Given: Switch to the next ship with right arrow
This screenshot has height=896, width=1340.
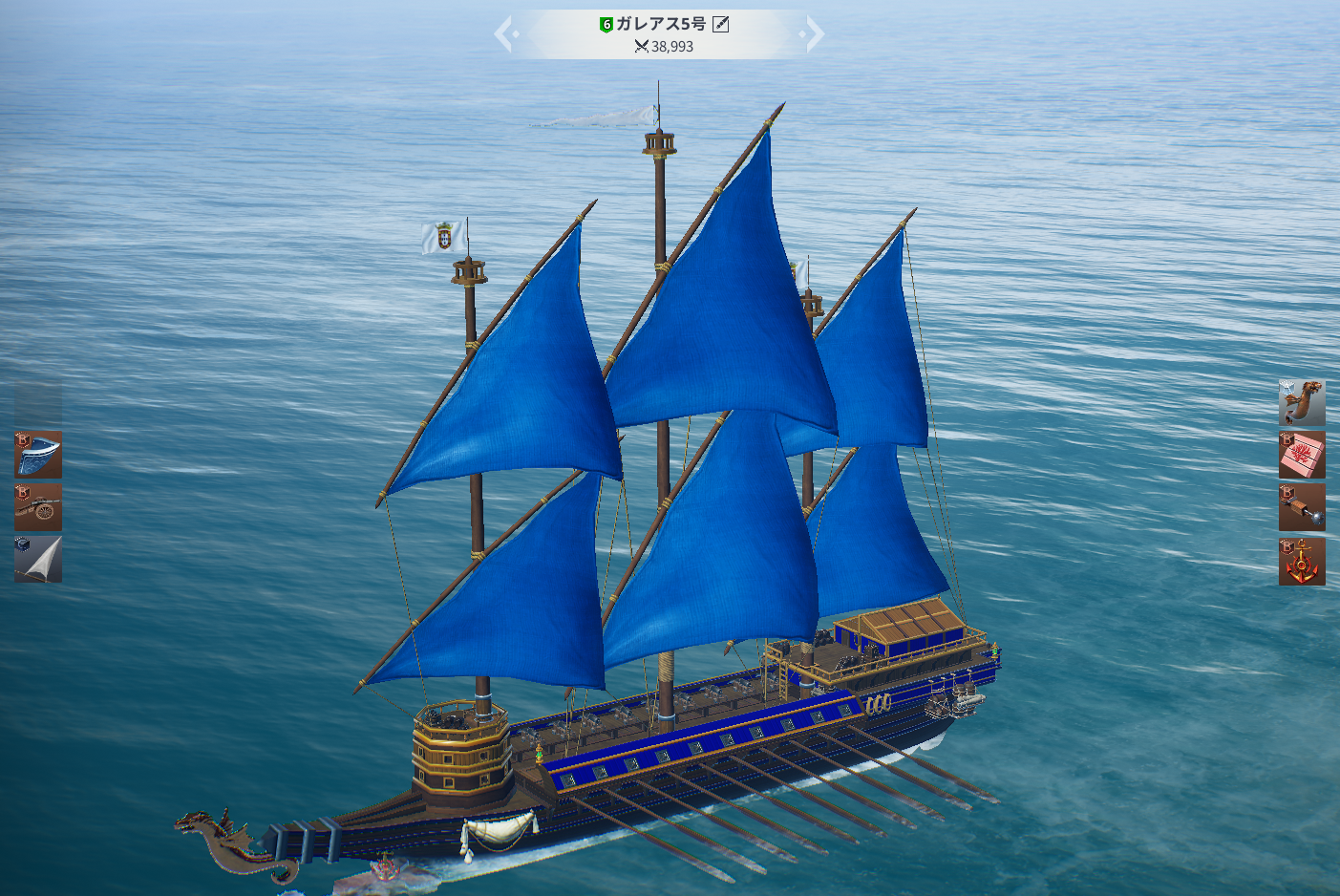Looking at the screenshot, I should tap(814, 34).
